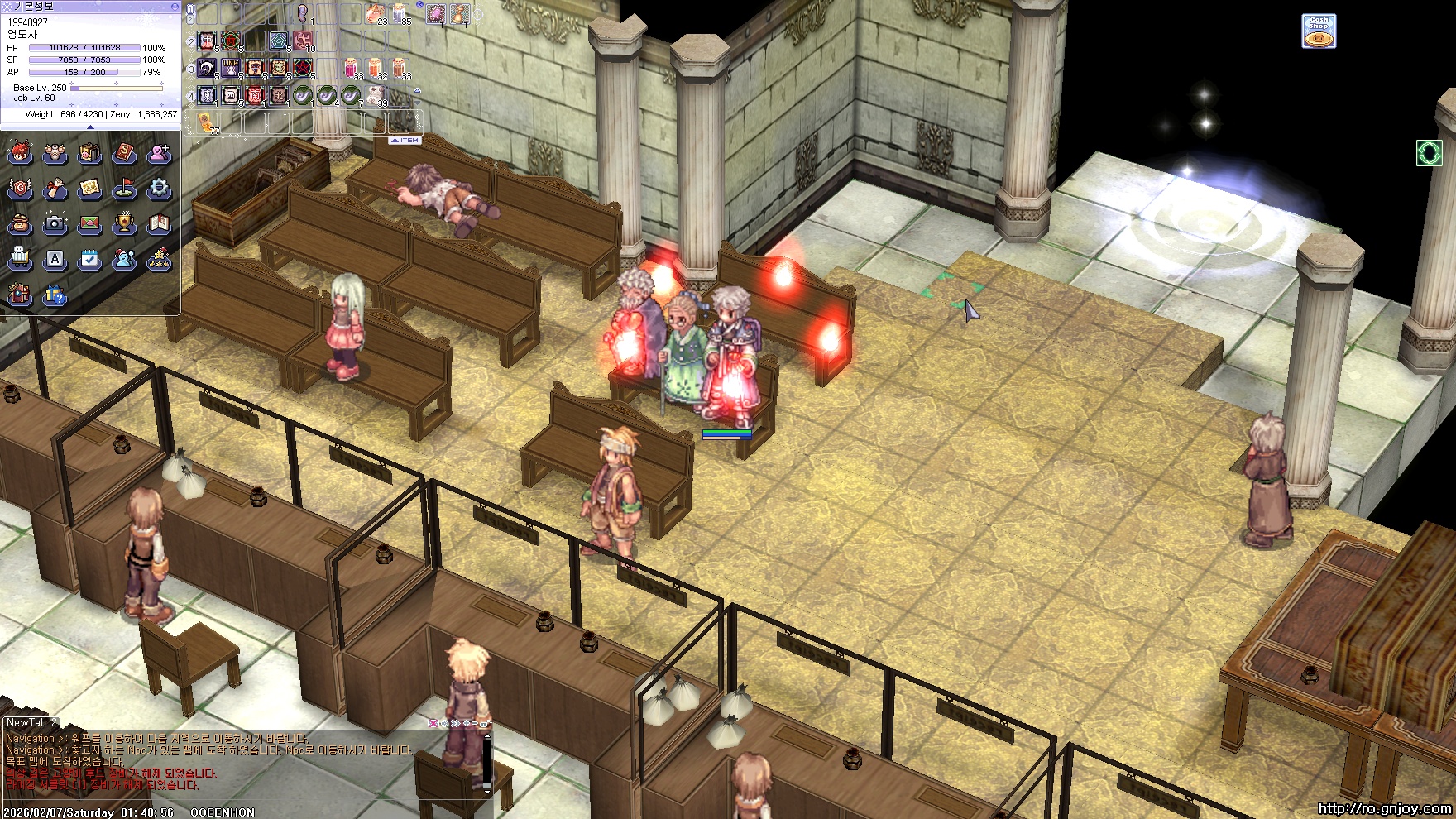Open the Cash Shop

pyautogui.click(x=1319, y=31)
